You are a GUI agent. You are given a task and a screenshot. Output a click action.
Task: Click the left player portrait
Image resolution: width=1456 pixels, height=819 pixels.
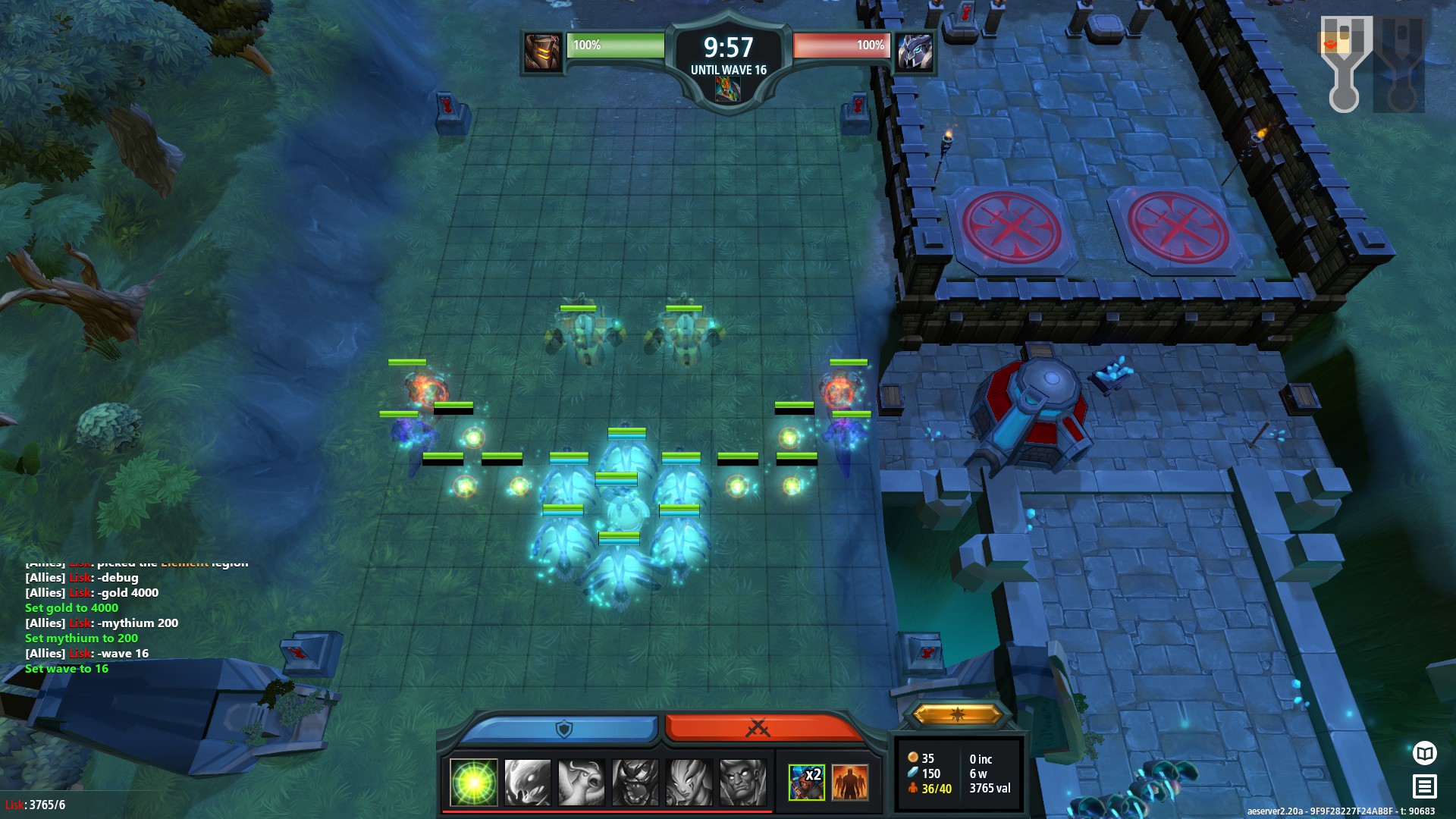(543, 52)
